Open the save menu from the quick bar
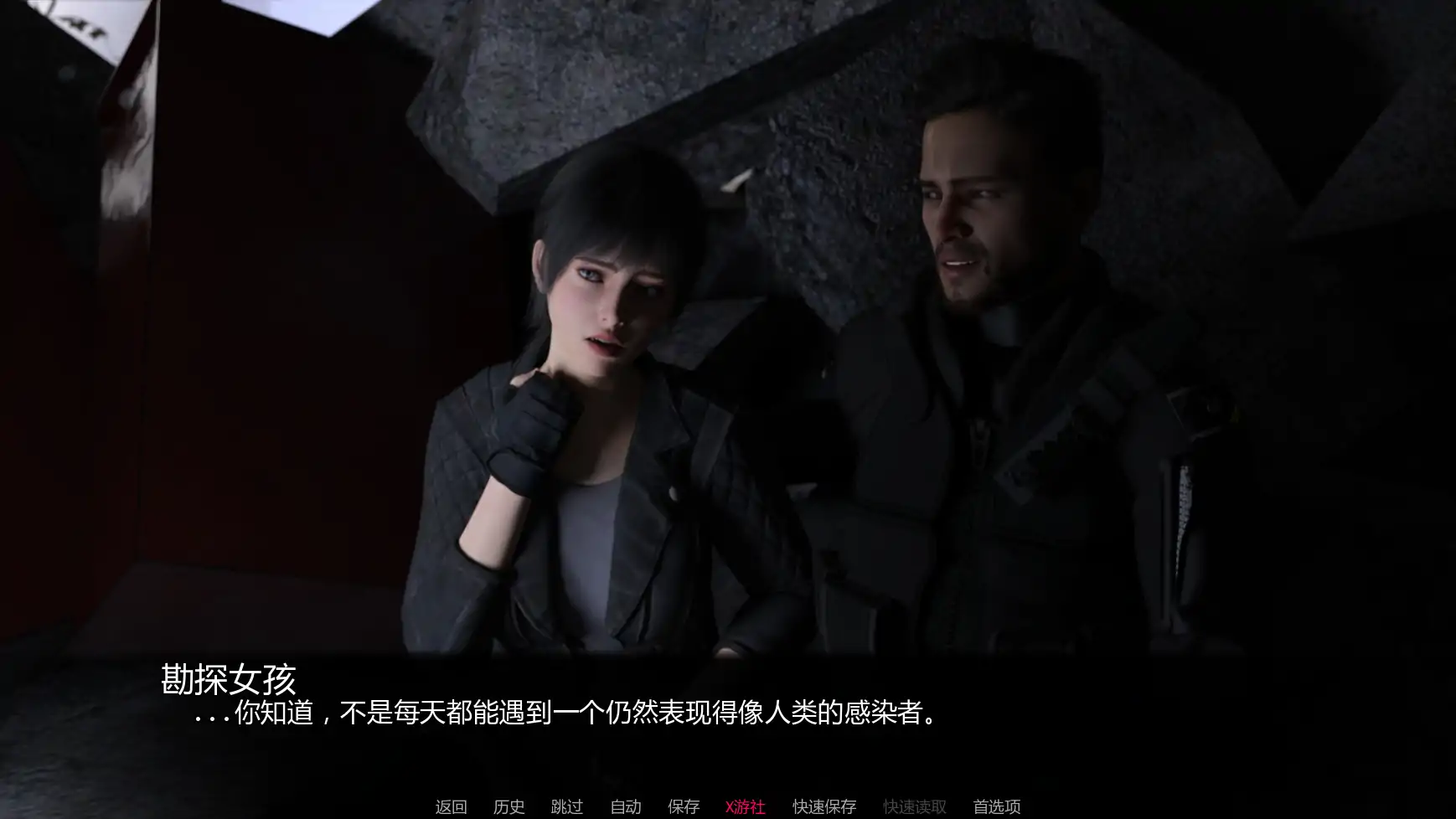 pos(683,806)
